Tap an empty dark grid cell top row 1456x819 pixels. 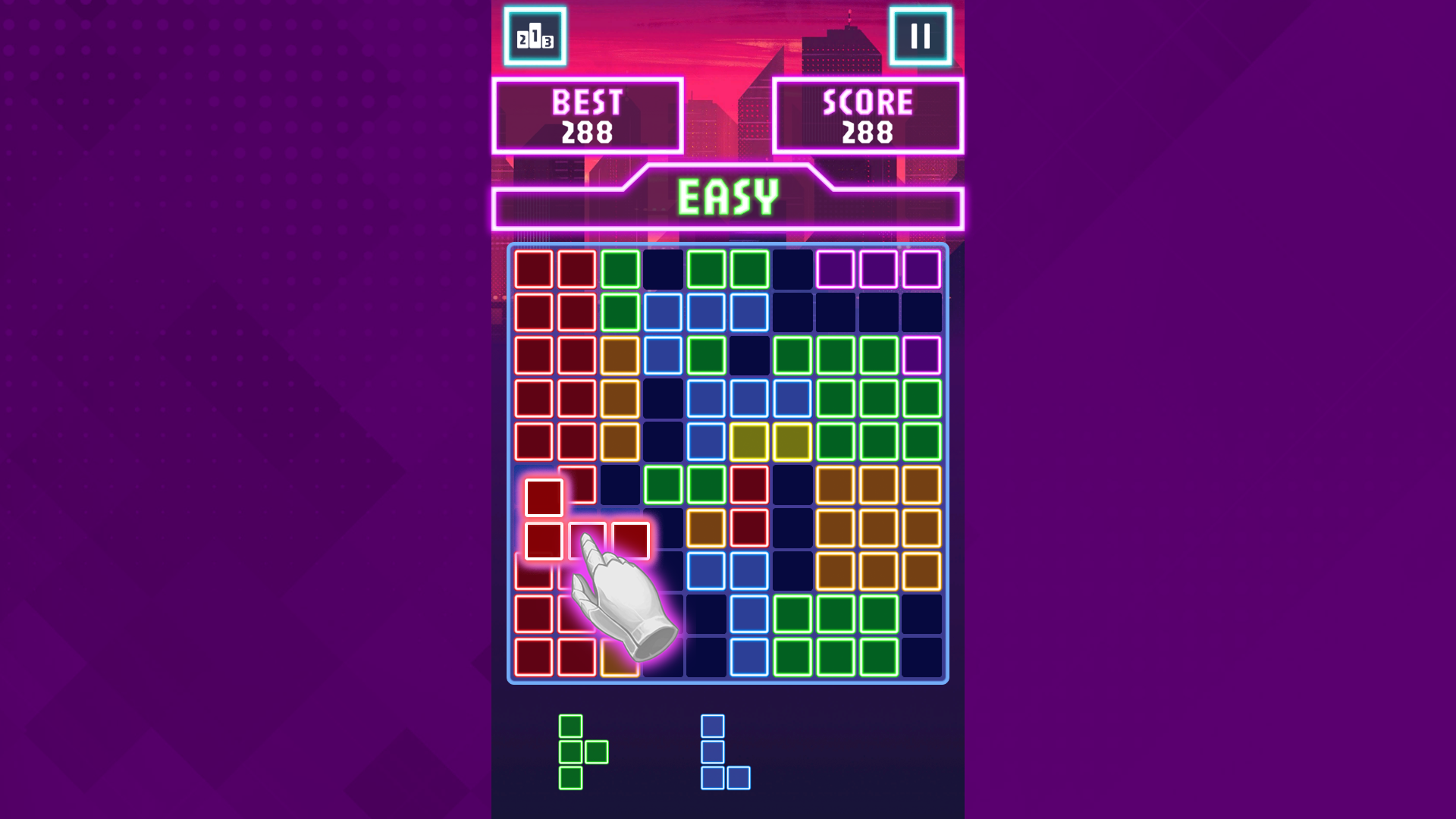[x=662, y=266]
